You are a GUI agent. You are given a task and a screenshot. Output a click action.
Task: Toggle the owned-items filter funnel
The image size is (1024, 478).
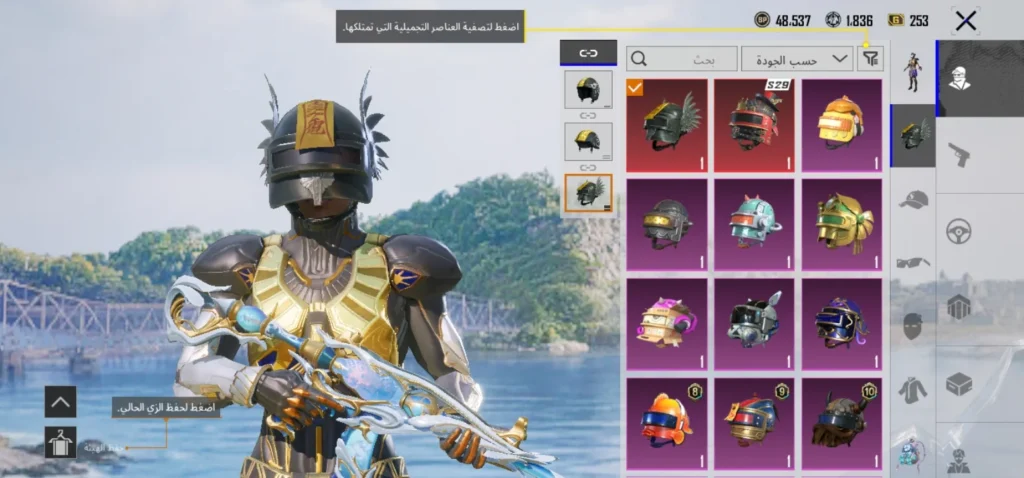tap(871, 59)
